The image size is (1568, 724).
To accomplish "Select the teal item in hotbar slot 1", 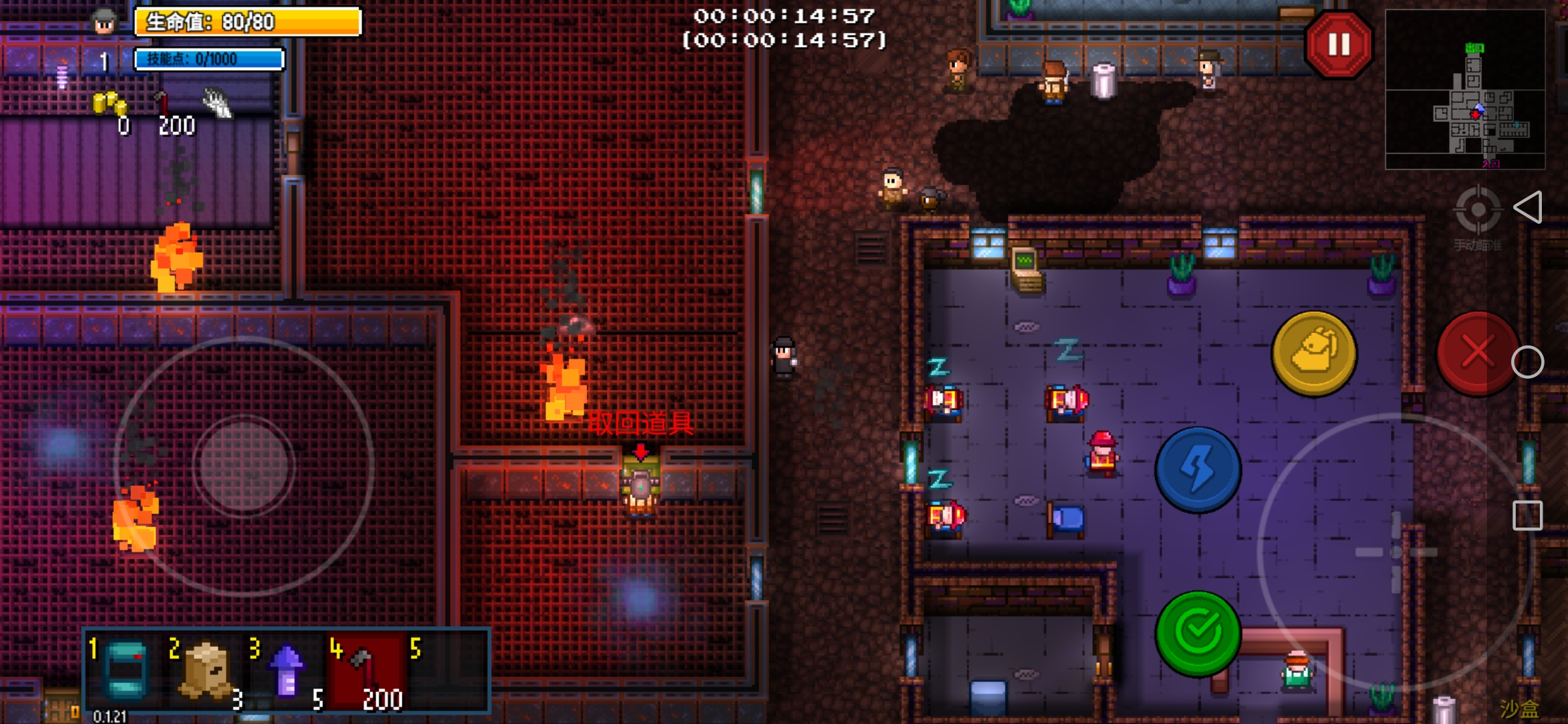I will [126, 670].
